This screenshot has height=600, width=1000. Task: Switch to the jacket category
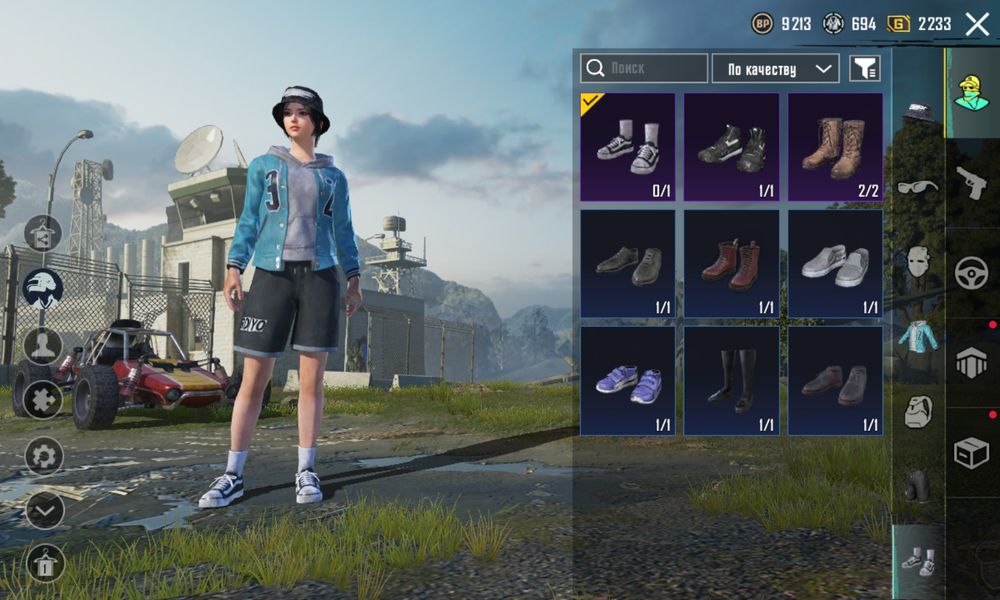[918, 336]
